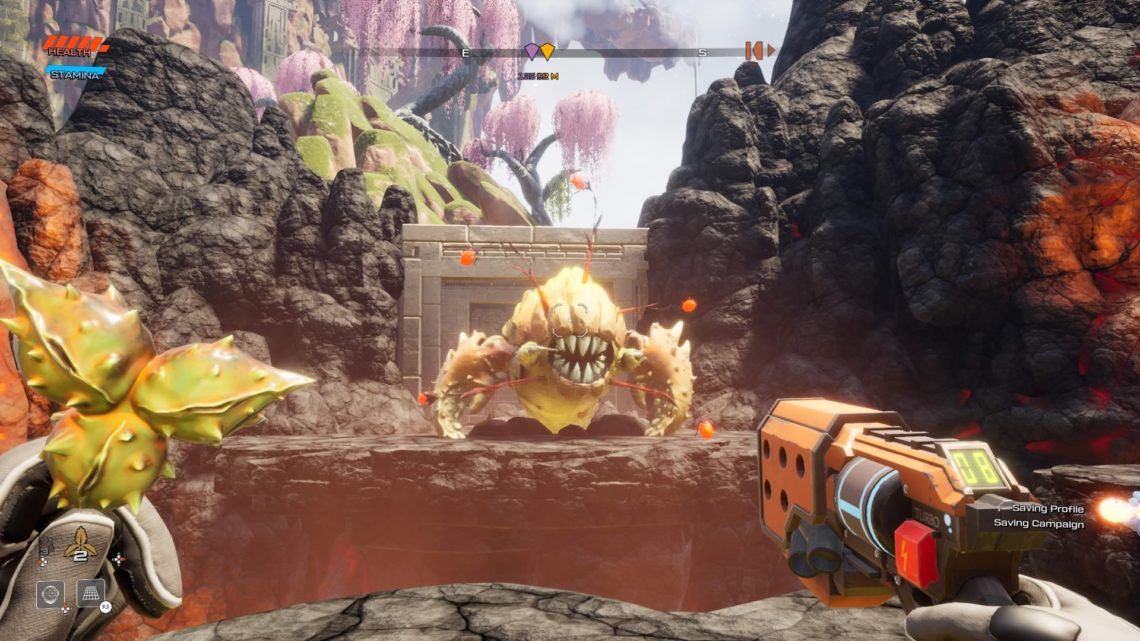Click the yellow waypoint marker on compass
Image resolution: width=1140 pixels, height=641 pixels.
pyautogui.click(x=546, y=51)
